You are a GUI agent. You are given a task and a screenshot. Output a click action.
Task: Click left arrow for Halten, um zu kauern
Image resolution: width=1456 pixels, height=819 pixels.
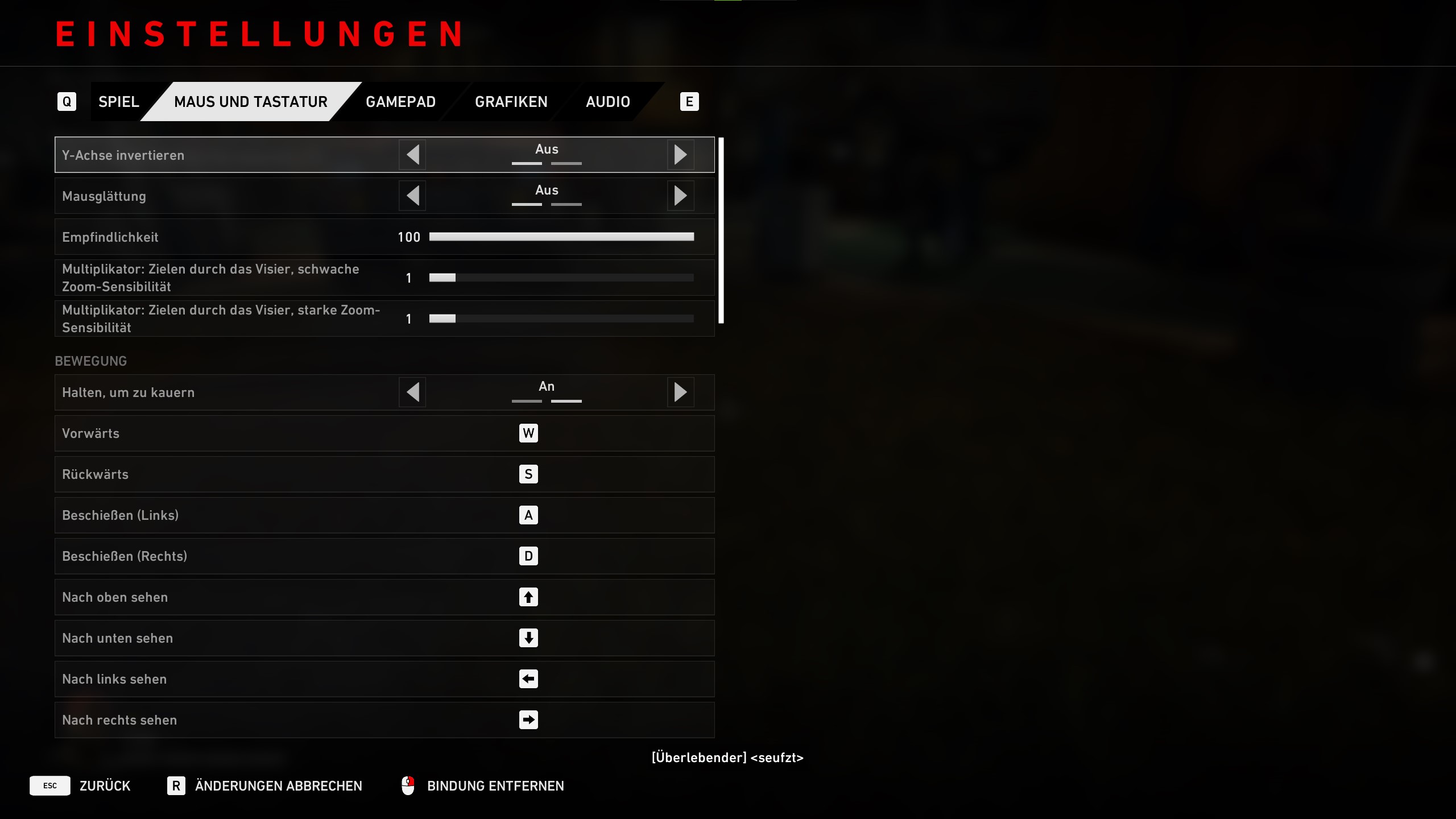pos(413,392)
